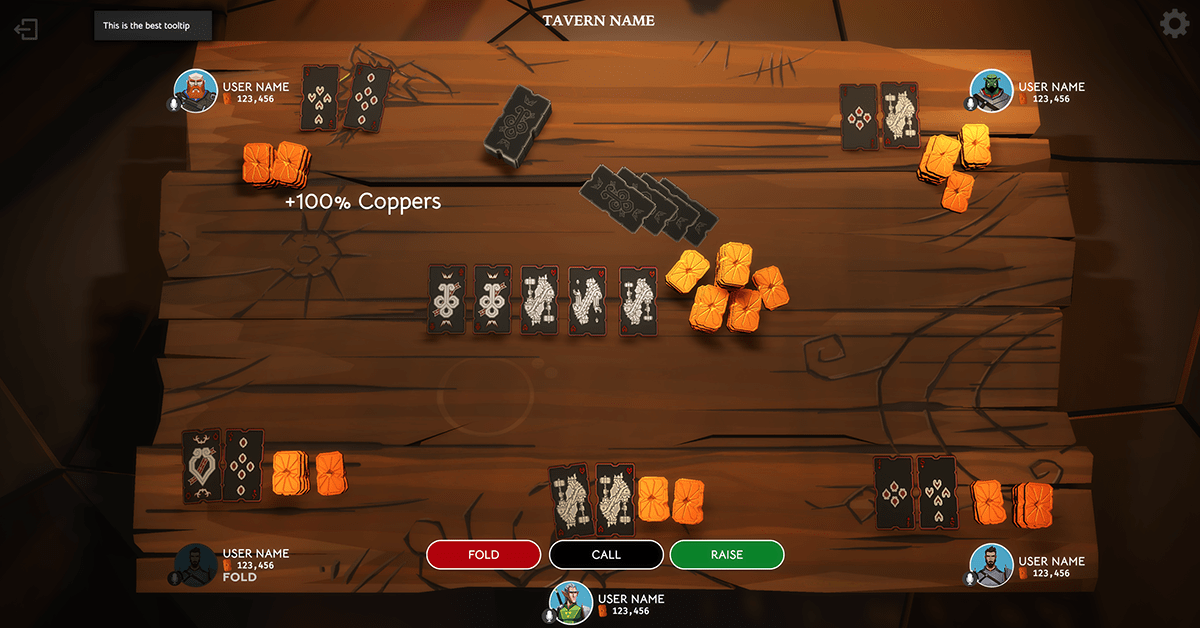Leave the table via the exit icon
The width and height of the screenshot is (1200, 628).
(26, 29)
